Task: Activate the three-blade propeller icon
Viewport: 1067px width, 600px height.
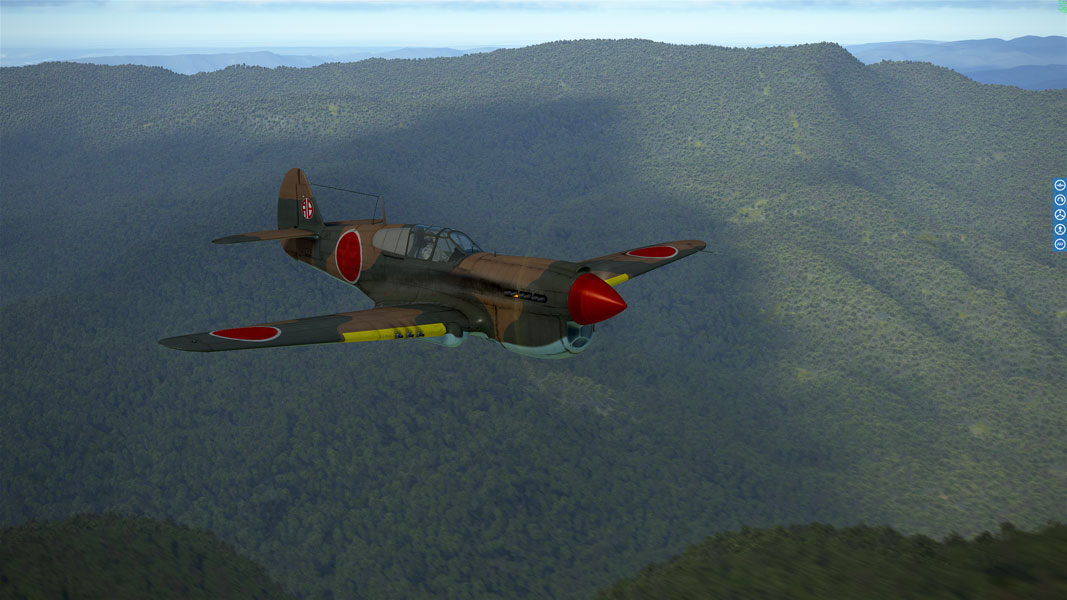Action: pos(1060,215)
